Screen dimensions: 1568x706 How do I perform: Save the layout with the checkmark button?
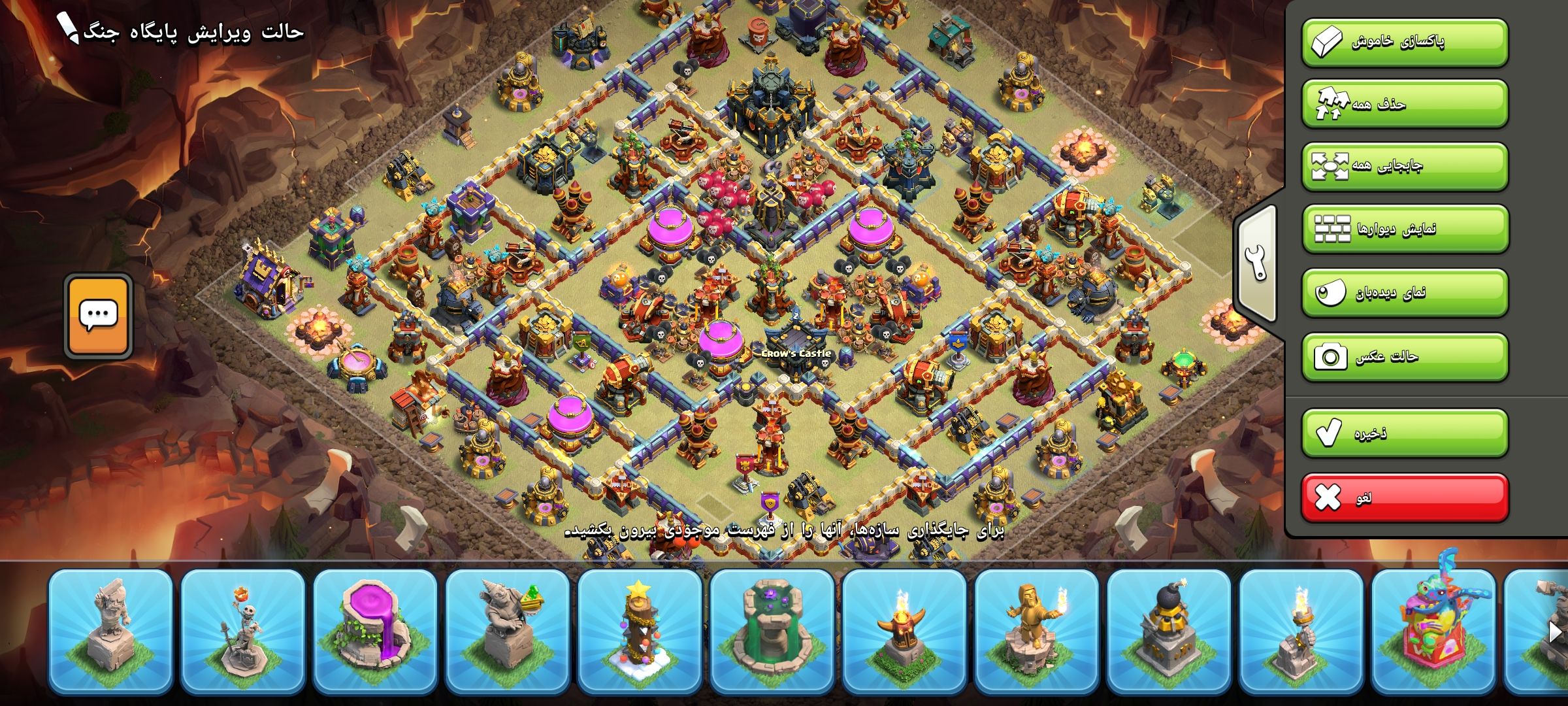[x=1405, y=433]
